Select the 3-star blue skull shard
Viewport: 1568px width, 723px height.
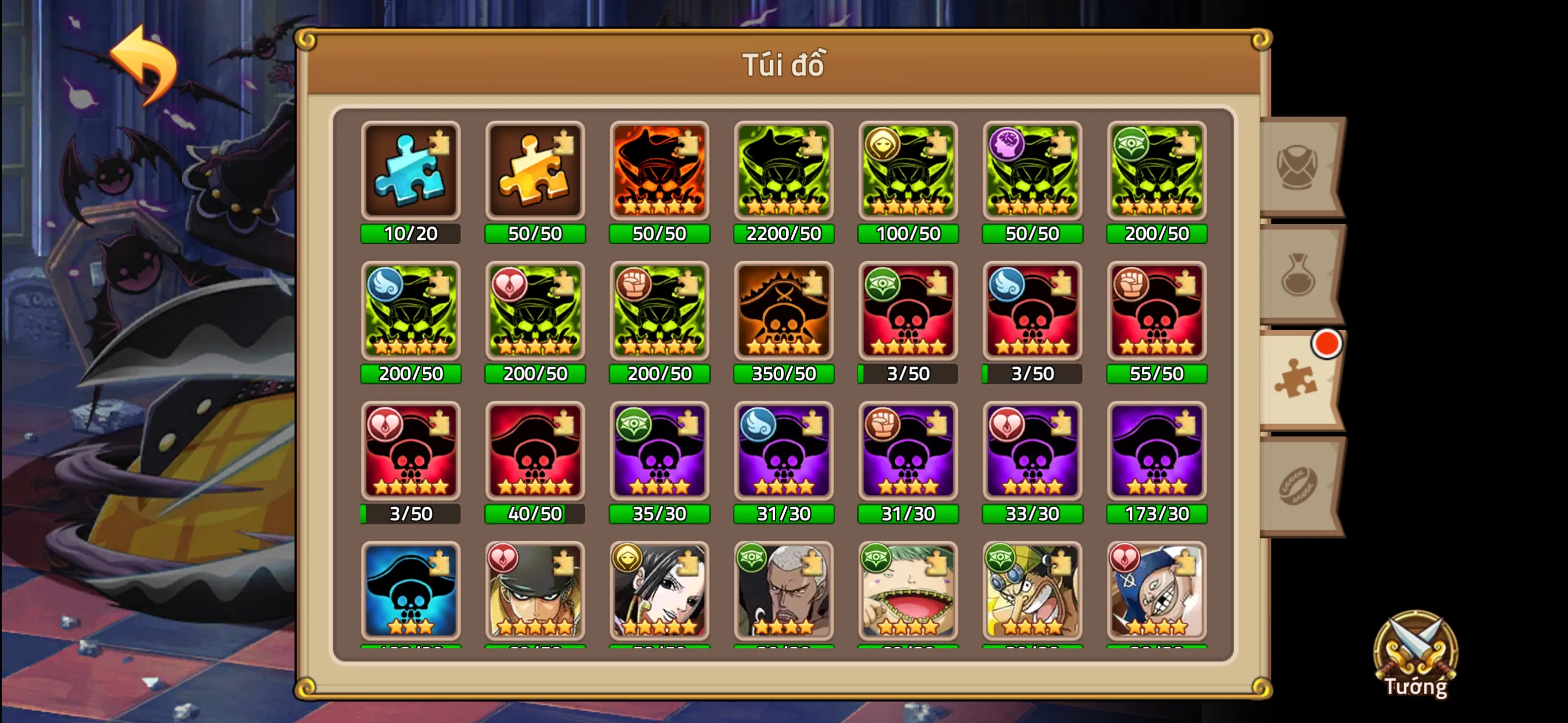(x=411, y=592)
